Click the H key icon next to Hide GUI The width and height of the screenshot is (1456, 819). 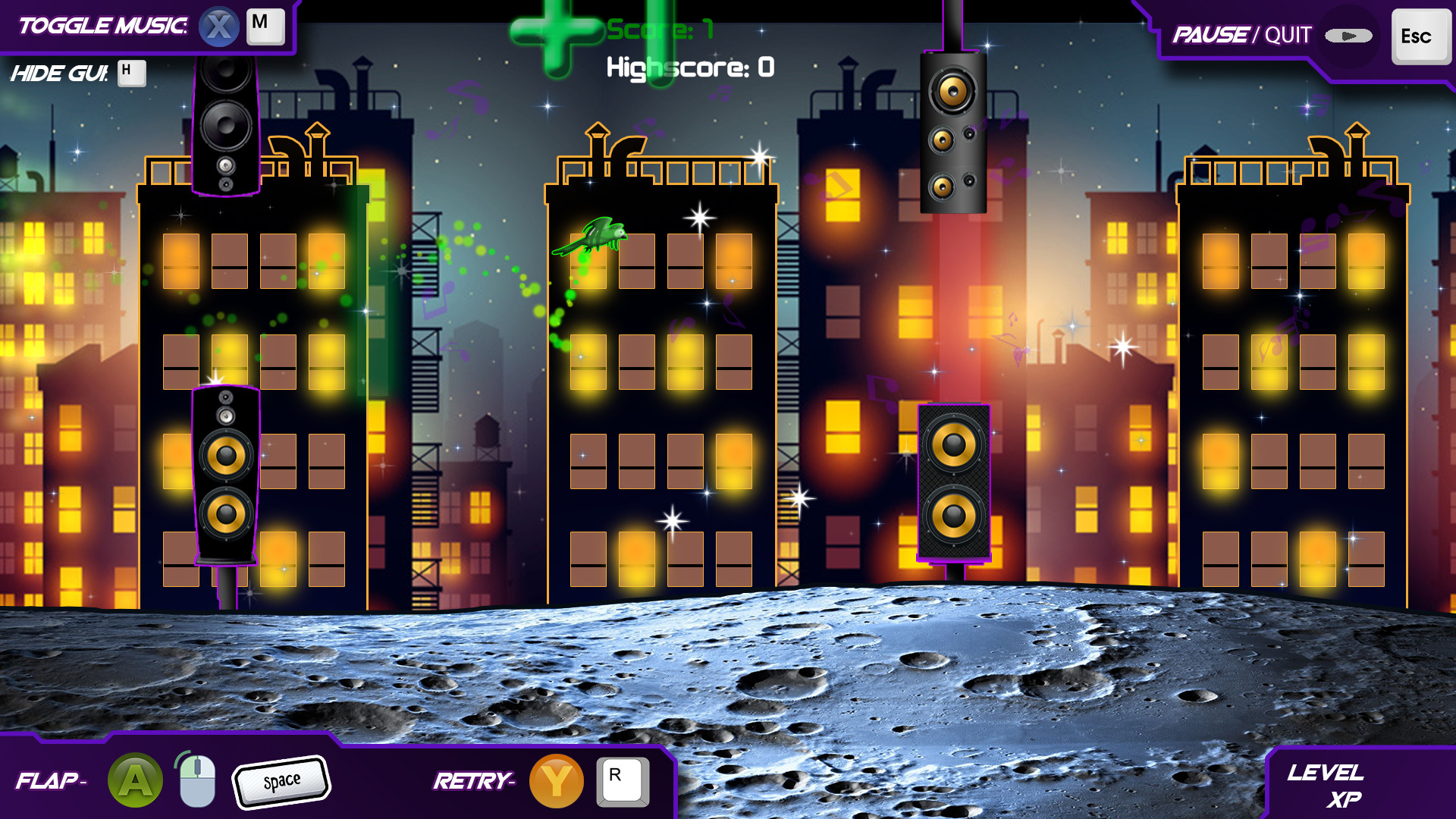pos(130,74)
